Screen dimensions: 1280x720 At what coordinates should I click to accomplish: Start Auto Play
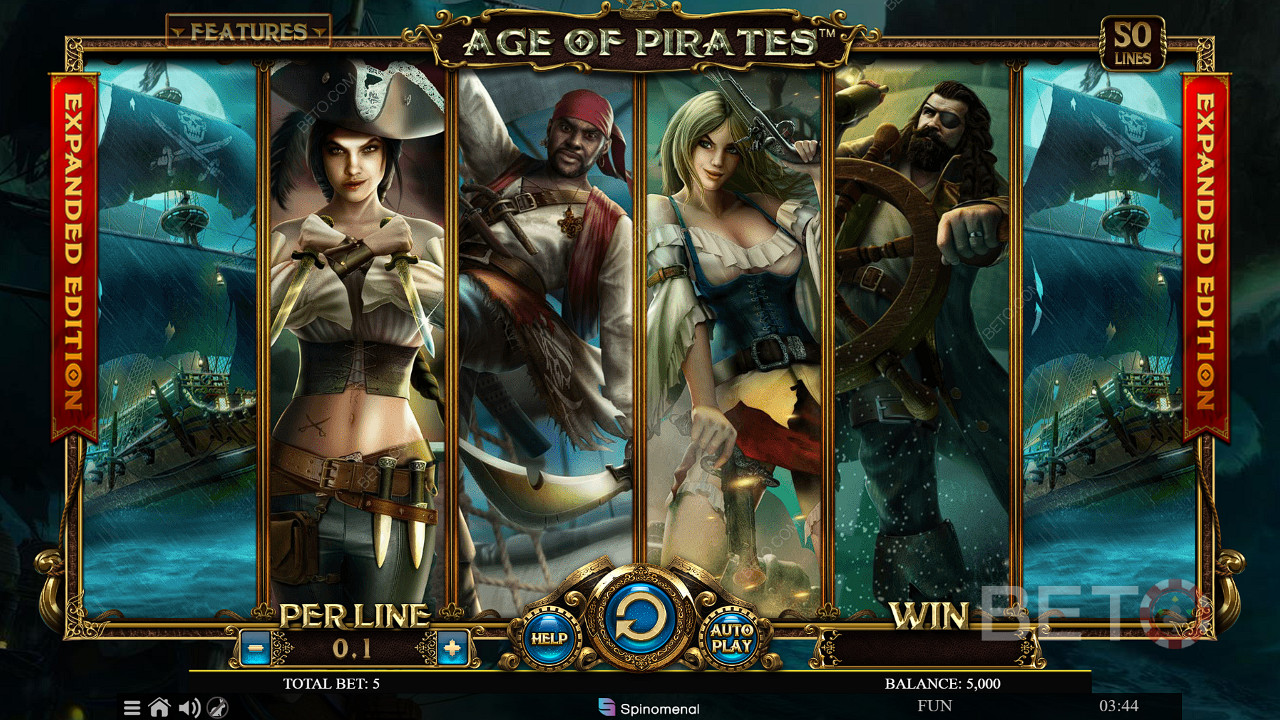[731, 637]
